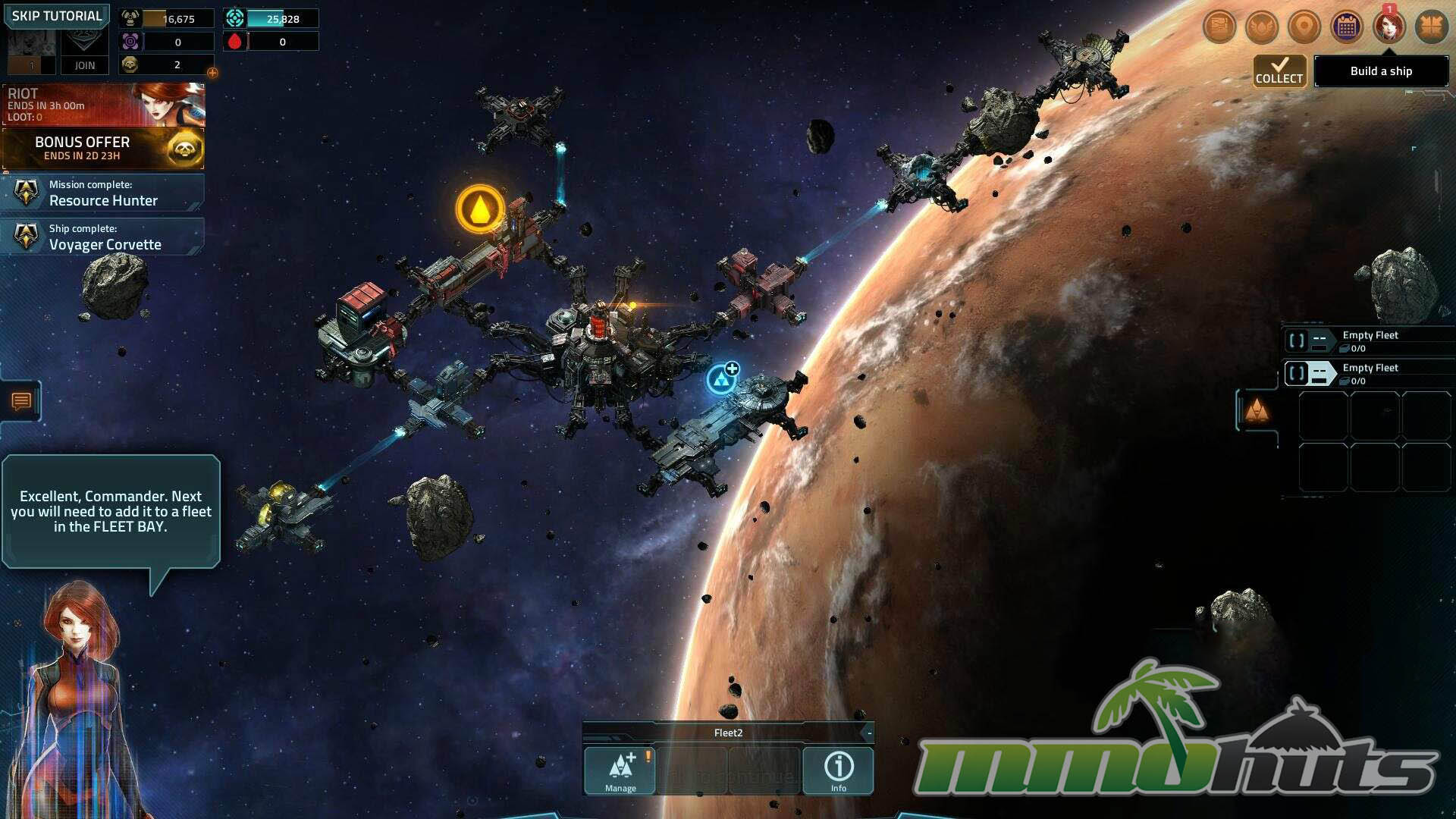Manage Fleet2 ships
Viewport: 1456px width, 819px height.
tap(620, 770)
